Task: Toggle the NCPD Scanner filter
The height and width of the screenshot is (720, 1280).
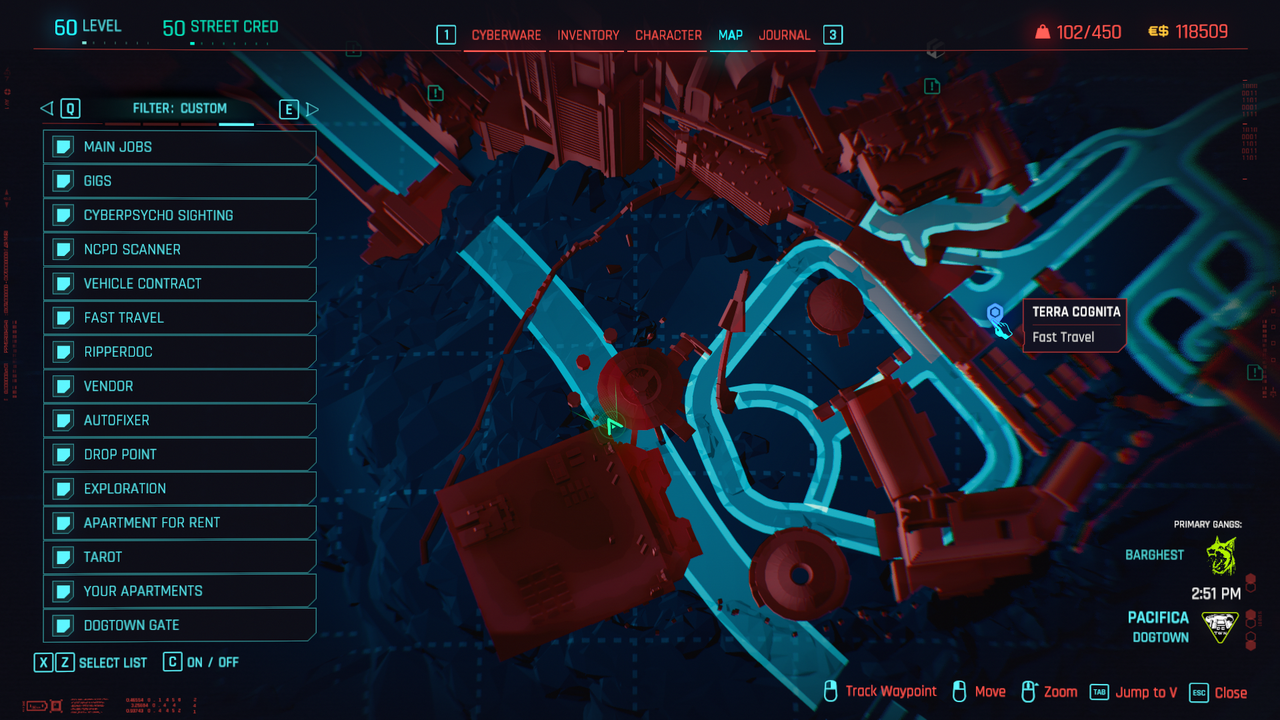Action: coord(180,249)
